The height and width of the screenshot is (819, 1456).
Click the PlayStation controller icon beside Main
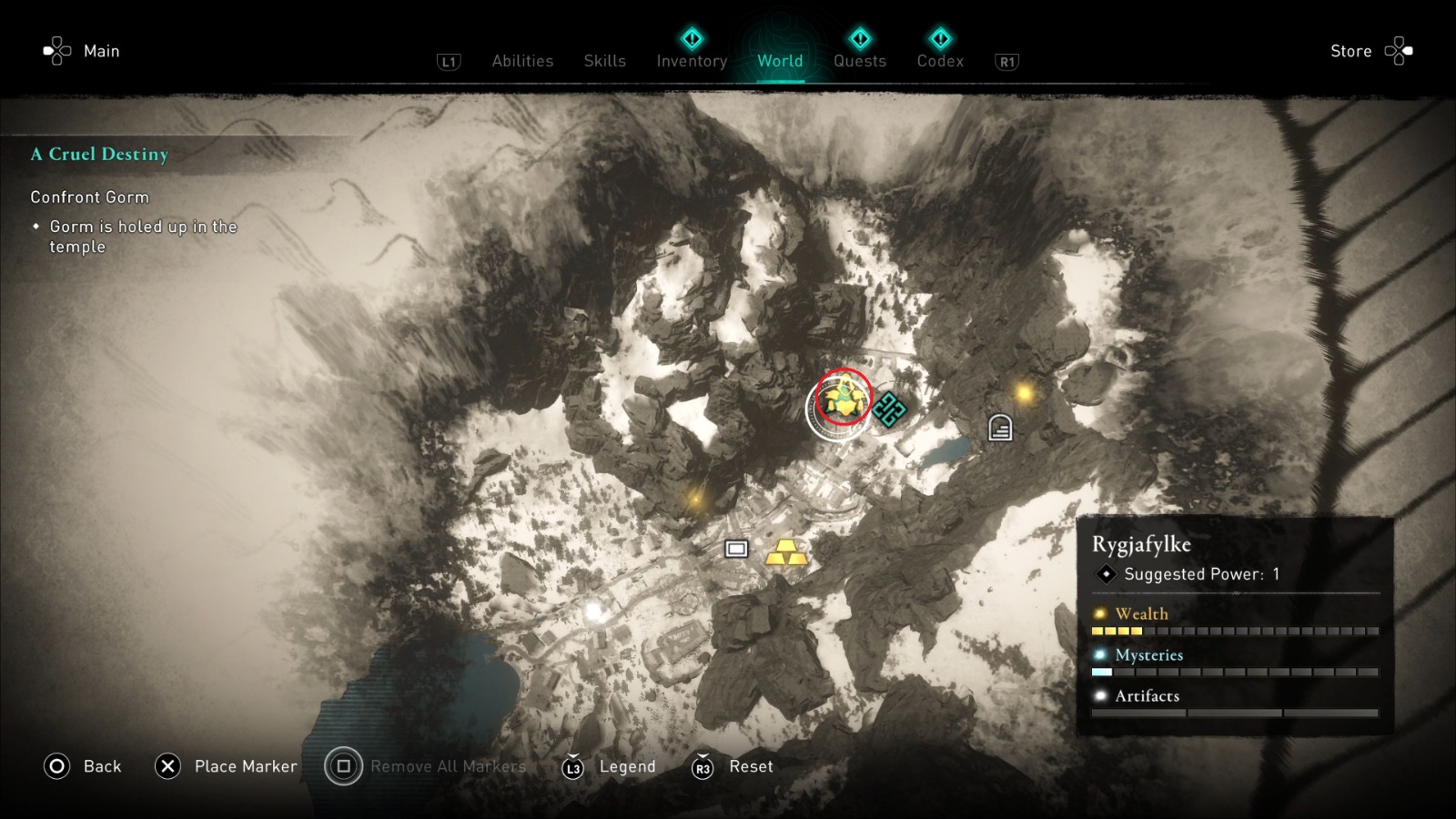(57, 51)
